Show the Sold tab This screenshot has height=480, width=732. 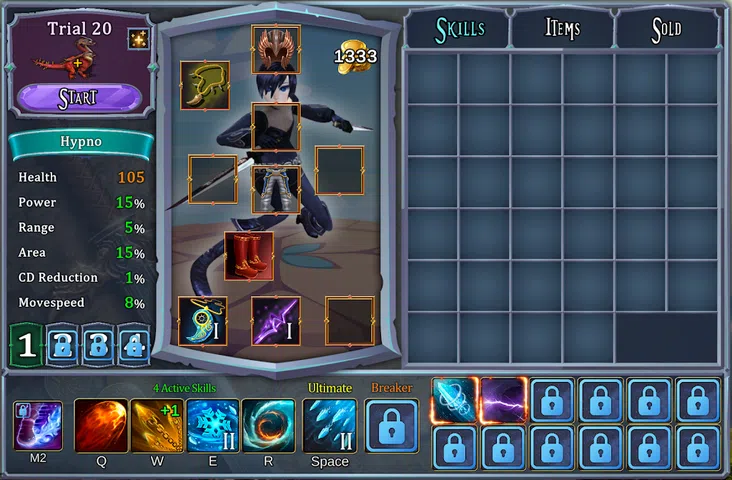pos(666,29)
